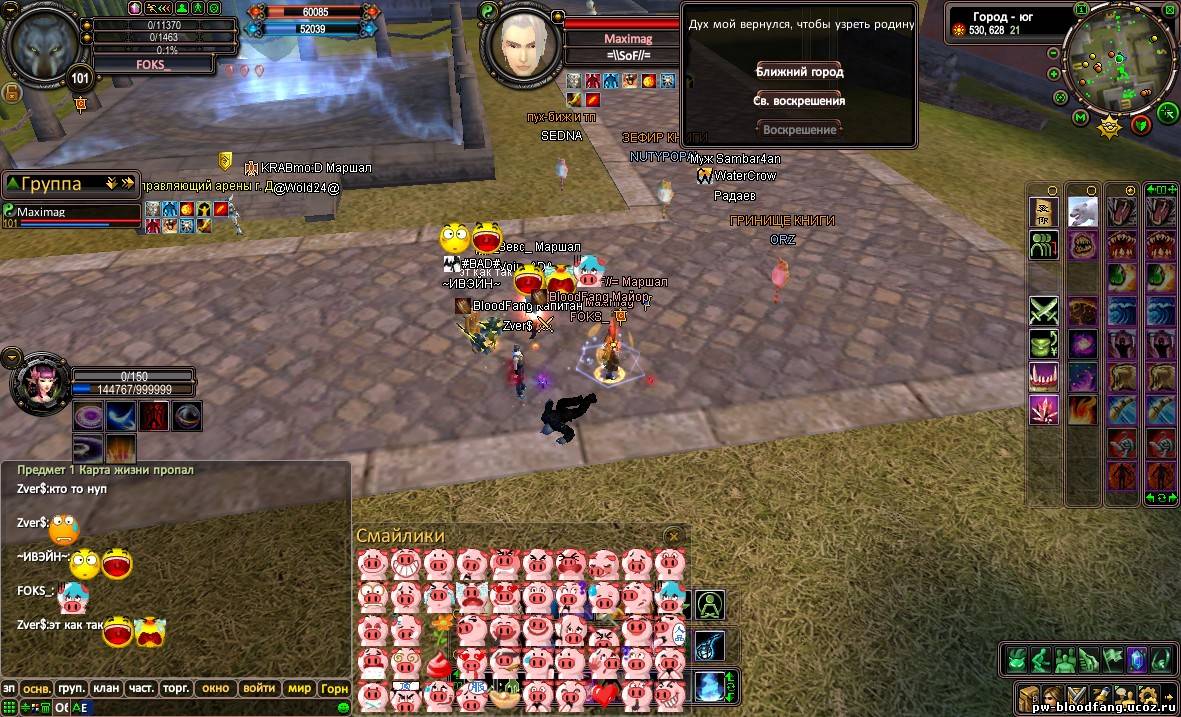Toggle the green smiley emoticon button
Viewport: 1181px width, 717px height.
click(x=343, y=707)
